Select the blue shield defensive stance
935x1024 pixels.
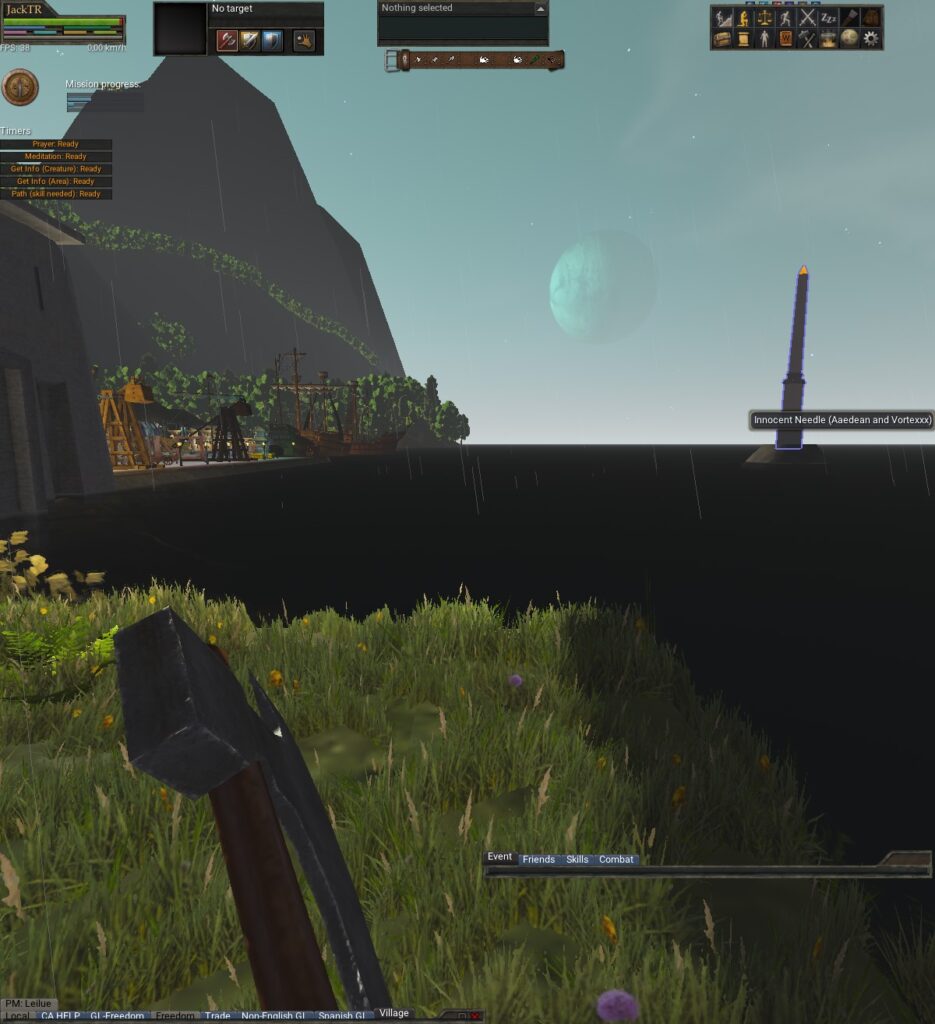(x=271, y=41)
